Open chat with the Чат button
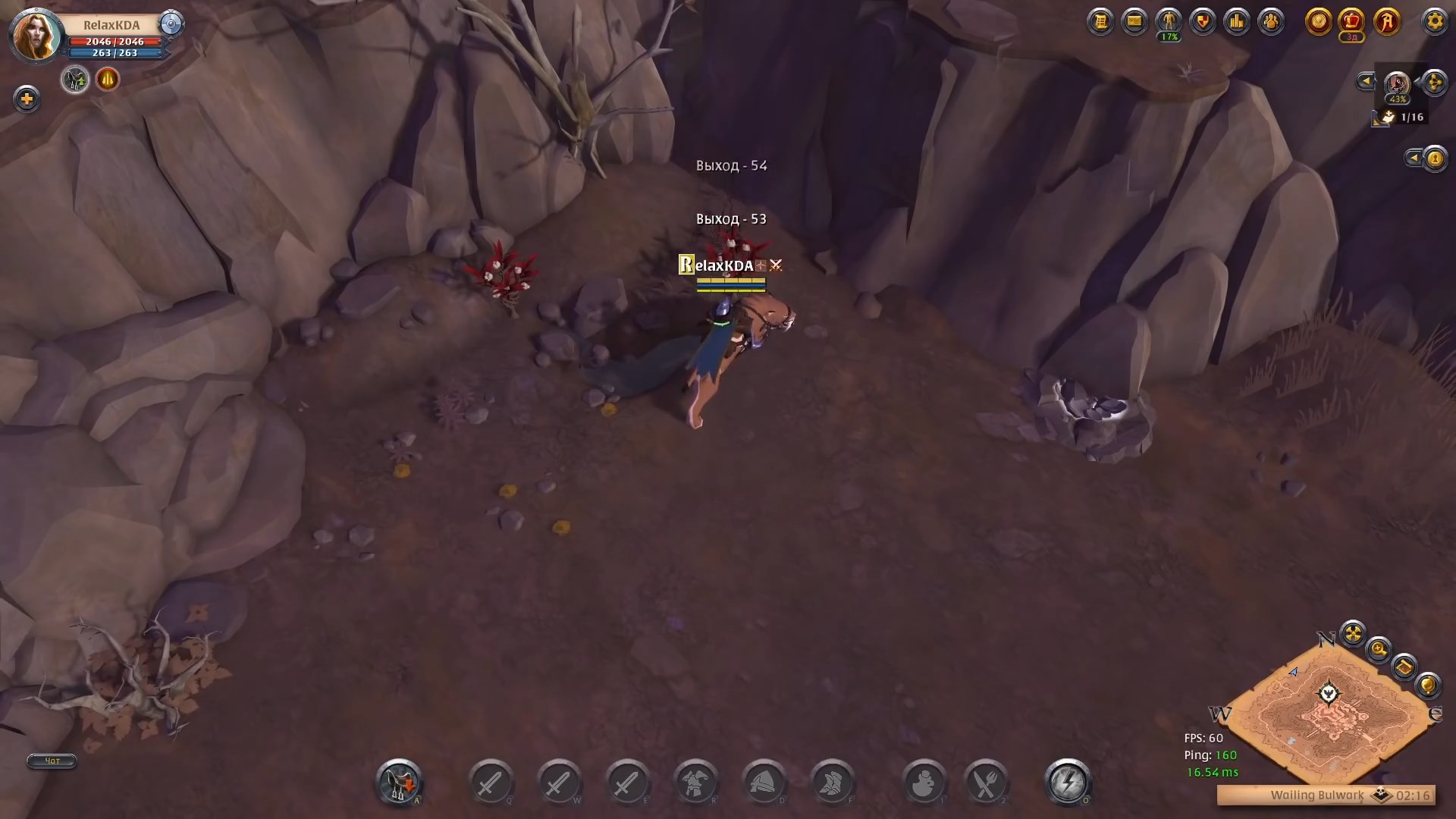 point(51,761)
